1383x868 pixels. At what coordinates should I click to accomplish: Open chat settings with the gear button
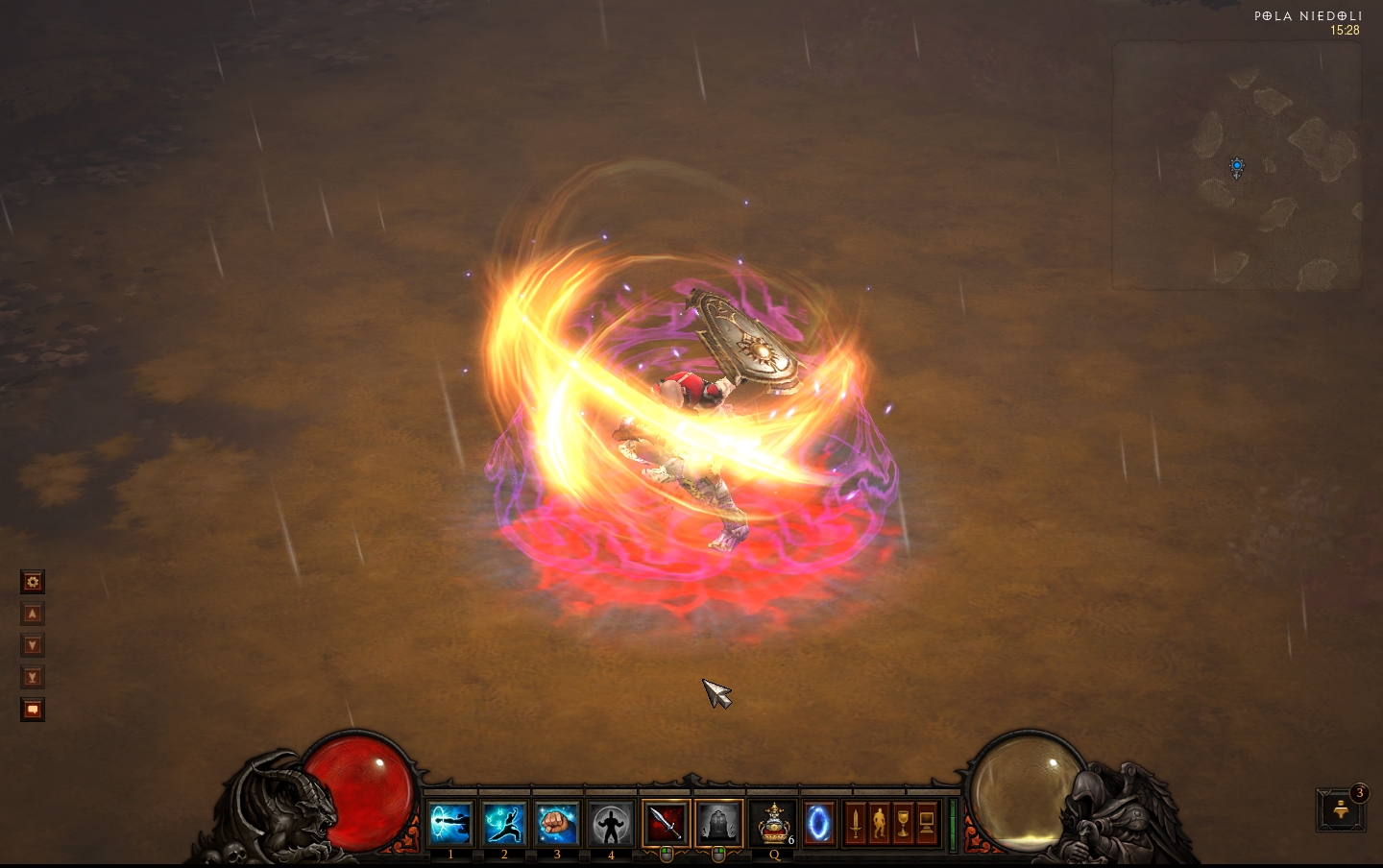pos(33,582)
